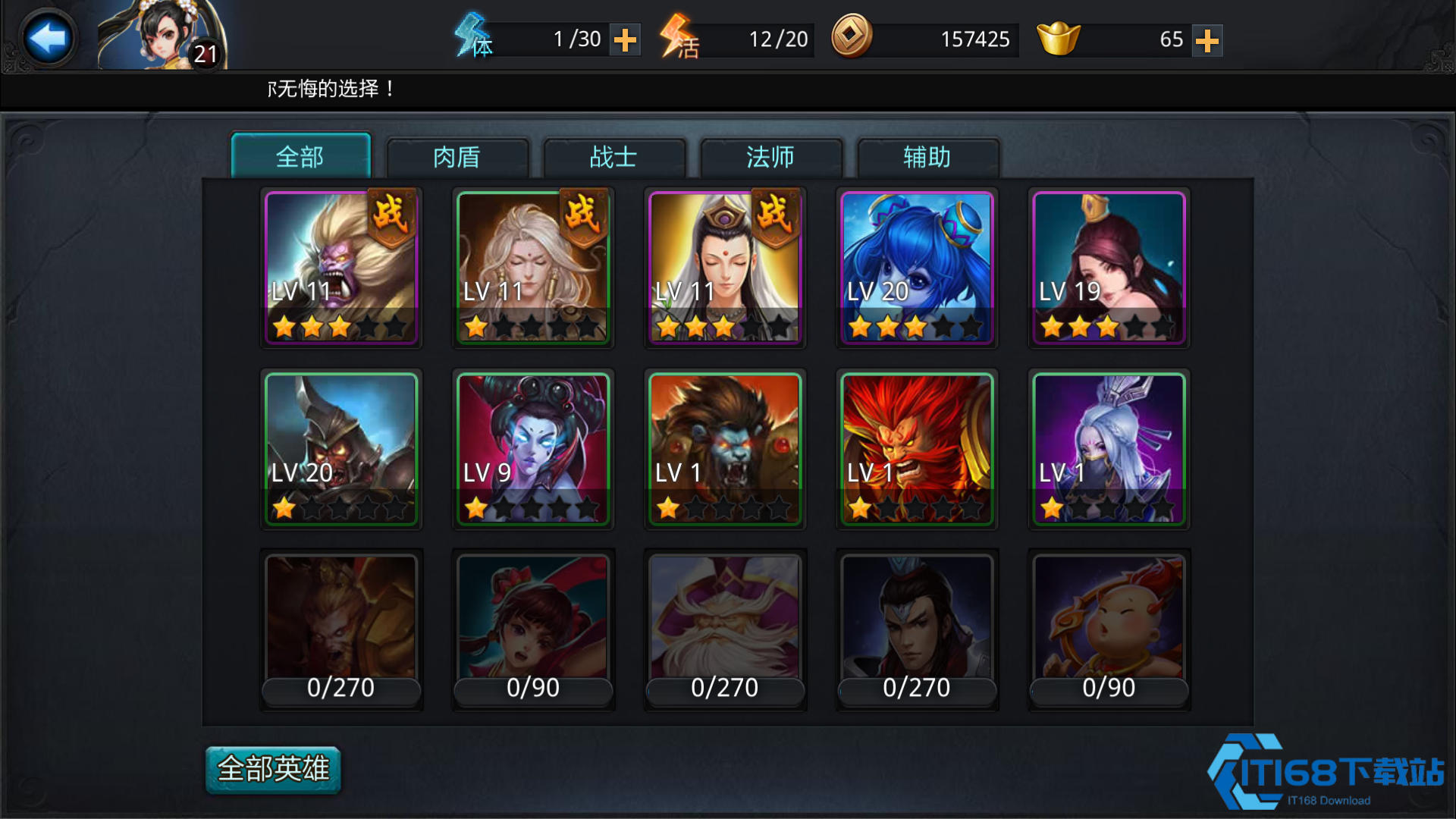This screenshot has height=819, width=1456.
Task: Switch to the 辅助 support filter
Action: coord(928,157)
